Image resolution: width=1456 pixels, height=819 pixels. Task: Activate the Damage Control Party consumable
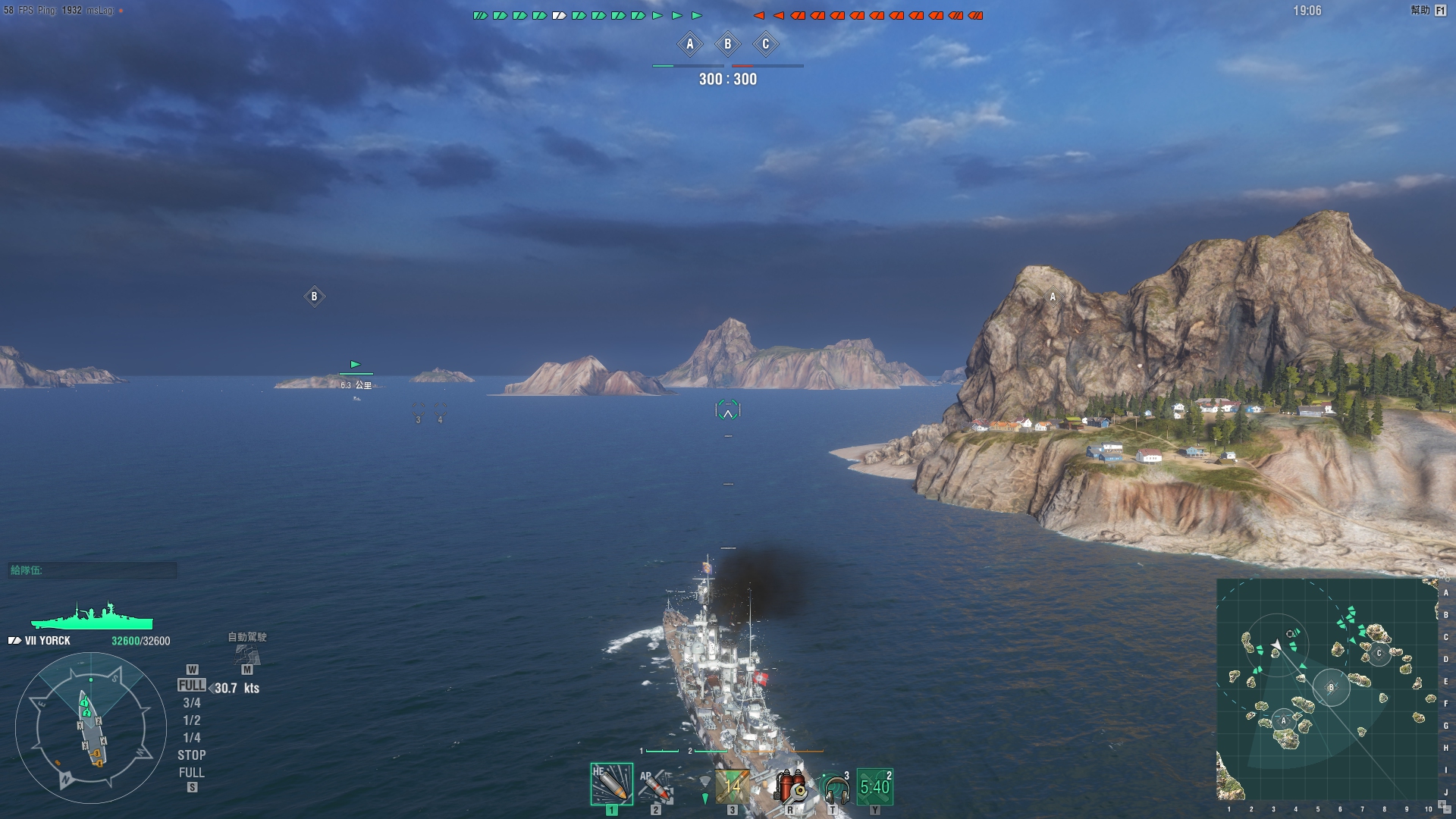click(790, 786)
